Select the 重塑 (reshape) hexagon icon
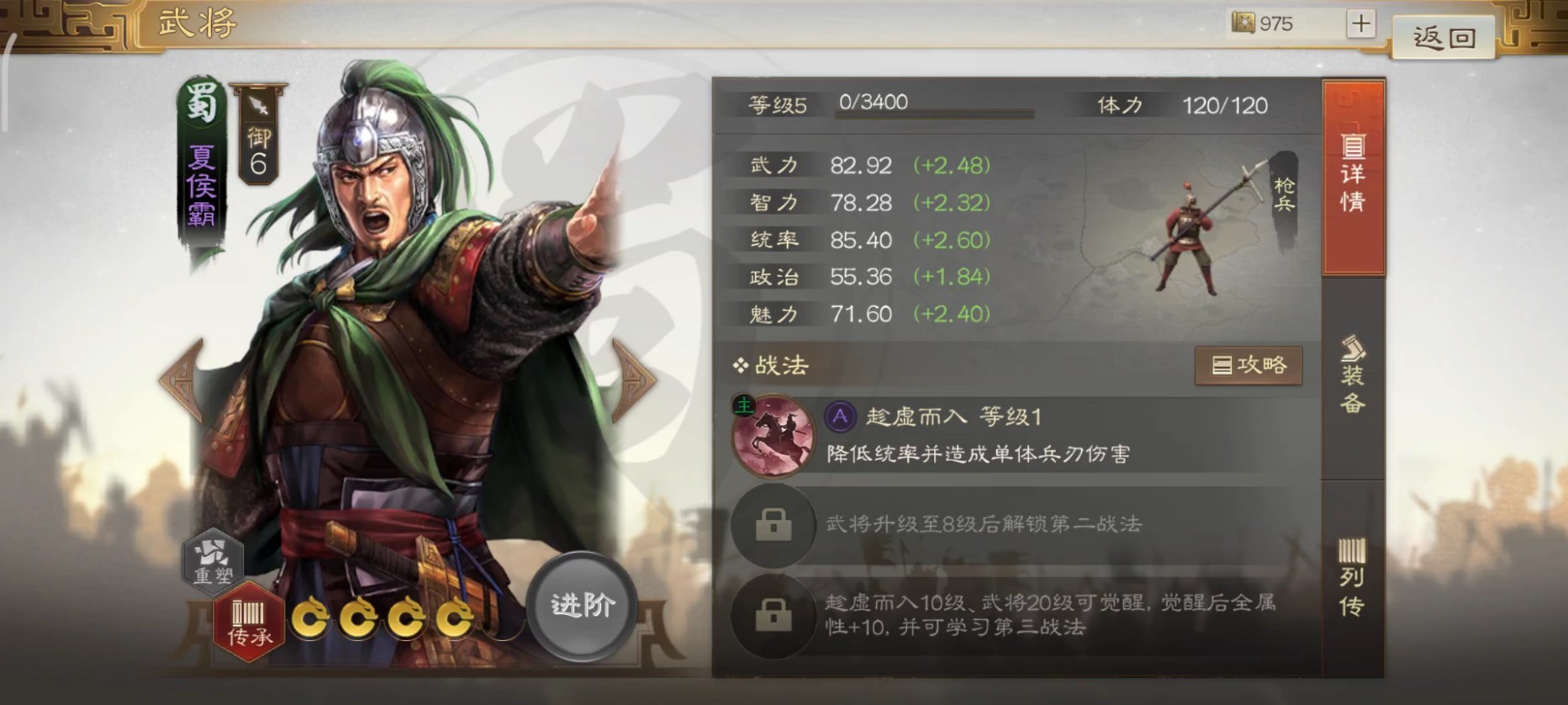1568x705 pixels. point(215,562)
